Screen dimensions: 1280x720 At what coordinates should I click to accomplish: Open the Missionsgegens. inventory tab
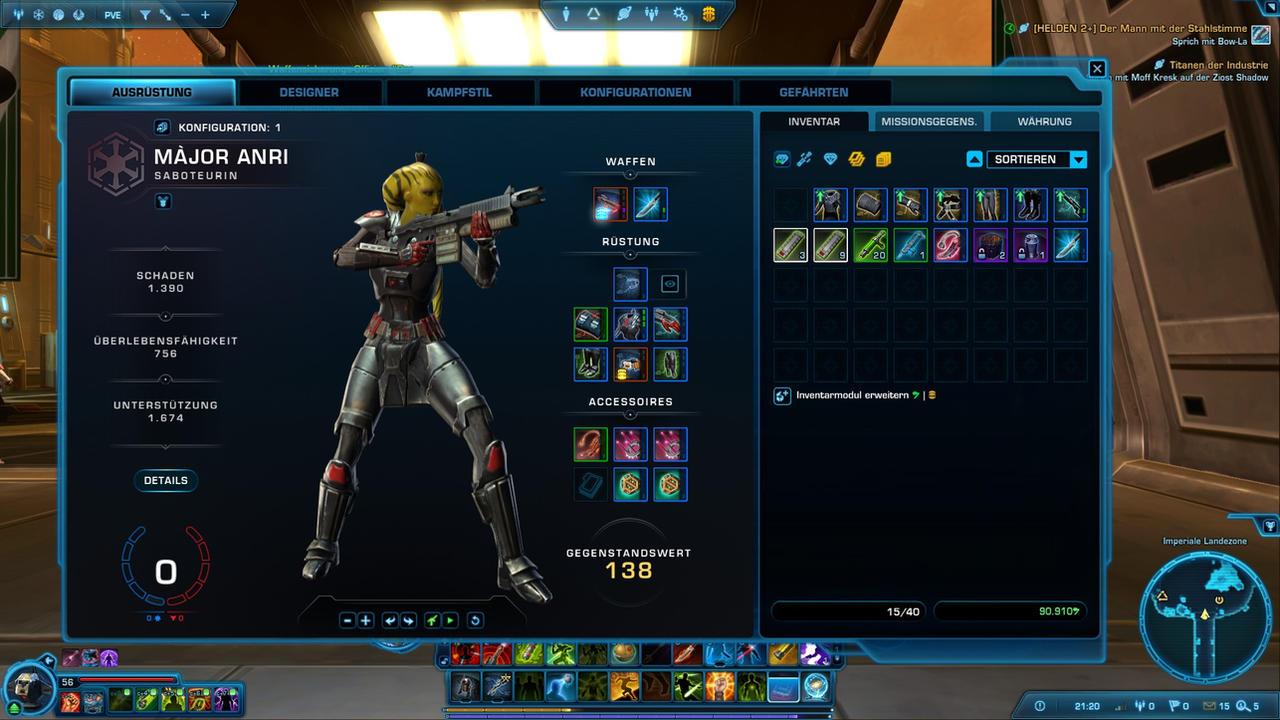click(929, 121)
